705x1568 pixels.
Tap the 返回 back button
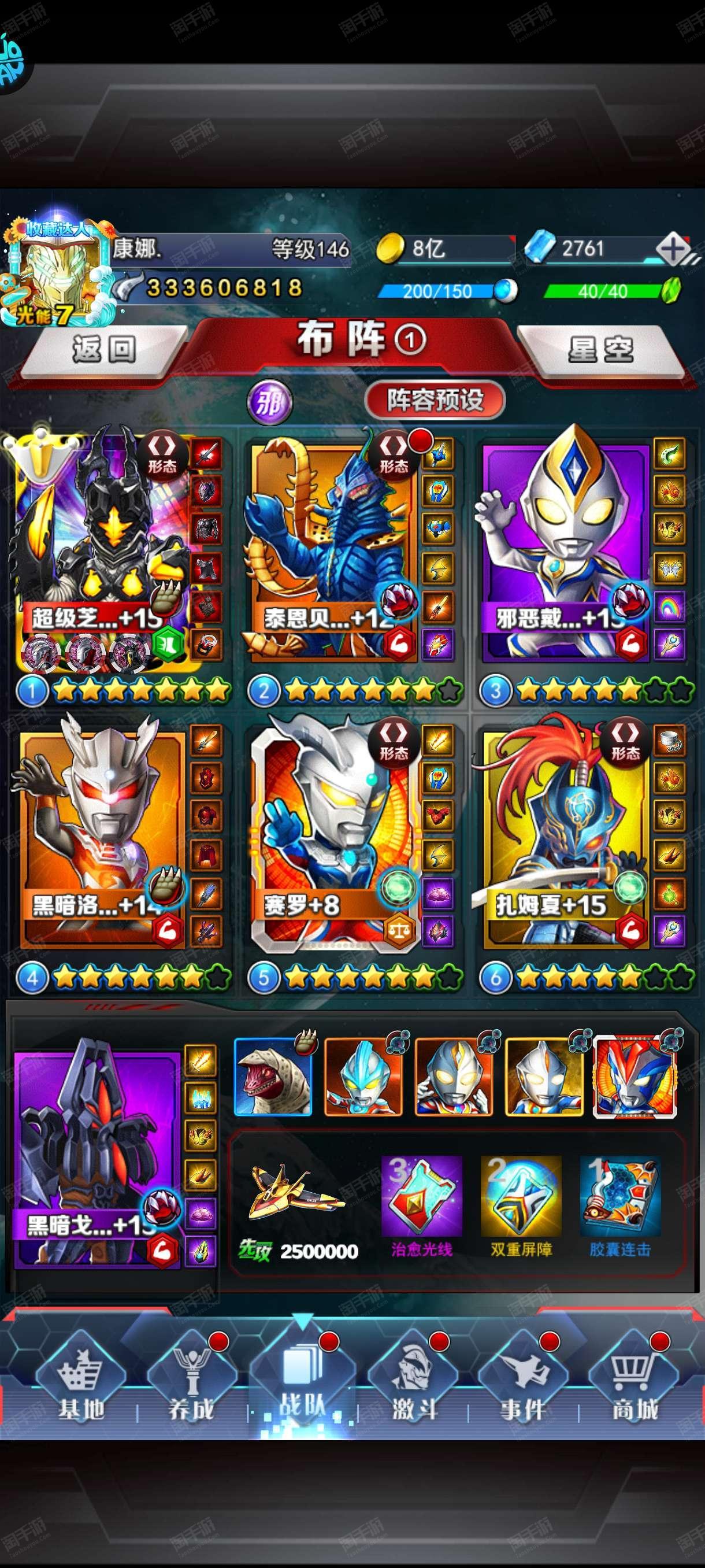103,350
